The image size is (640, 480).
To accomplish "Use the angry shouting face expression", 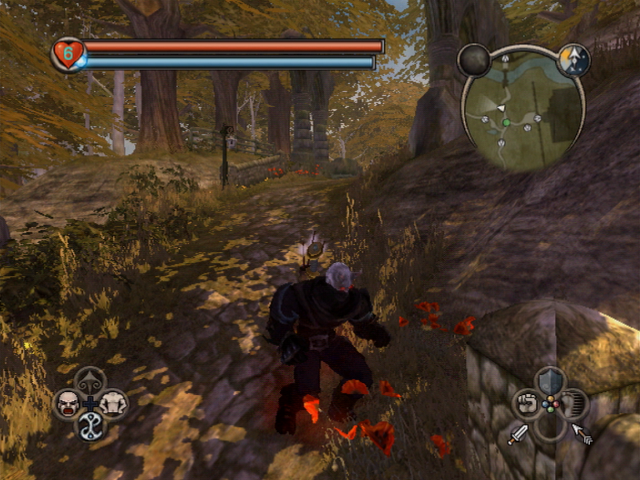I will [67, 403].
